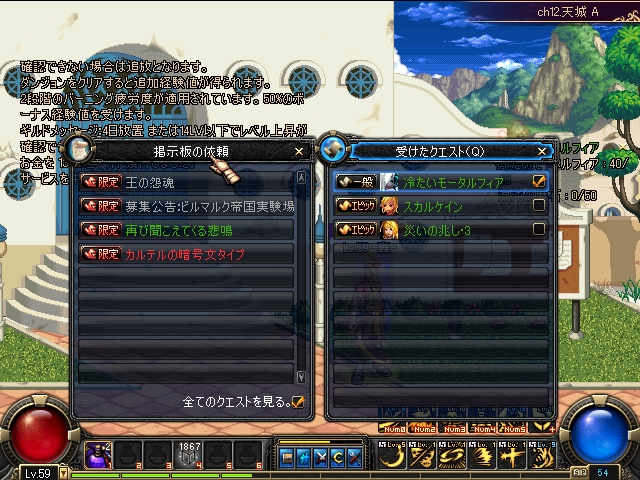
Task: Click the bulletin list scroll-up arrow
Action: [302, 179]
